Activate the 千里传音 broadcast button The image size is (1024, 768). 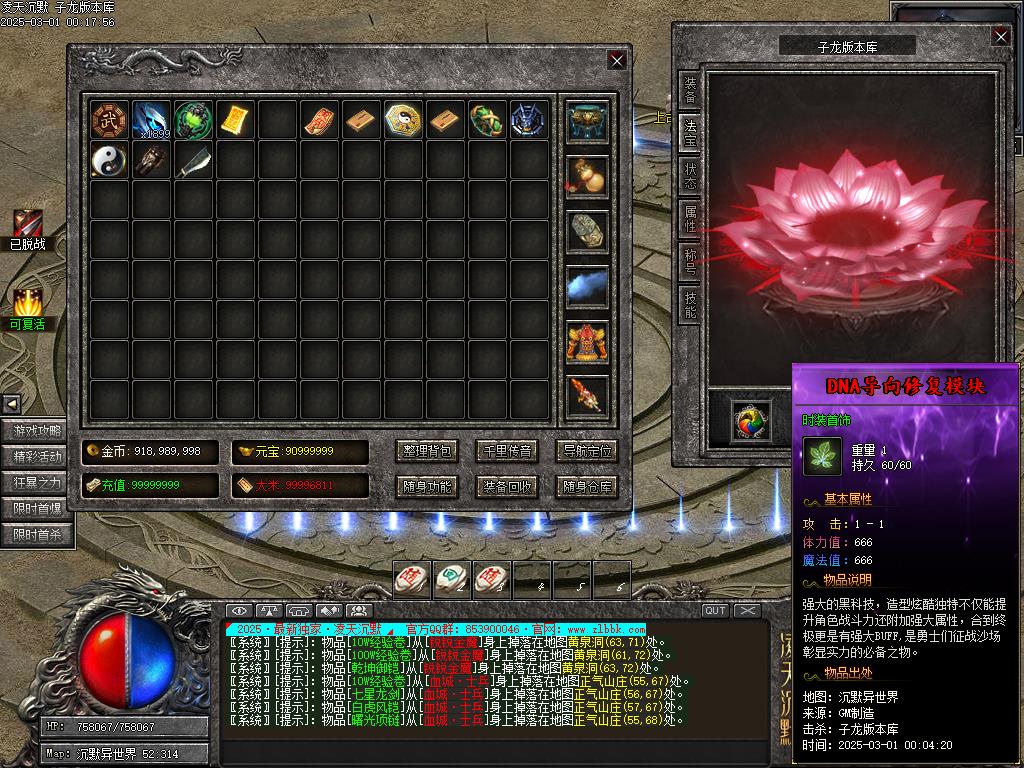(x=506, y=451)
